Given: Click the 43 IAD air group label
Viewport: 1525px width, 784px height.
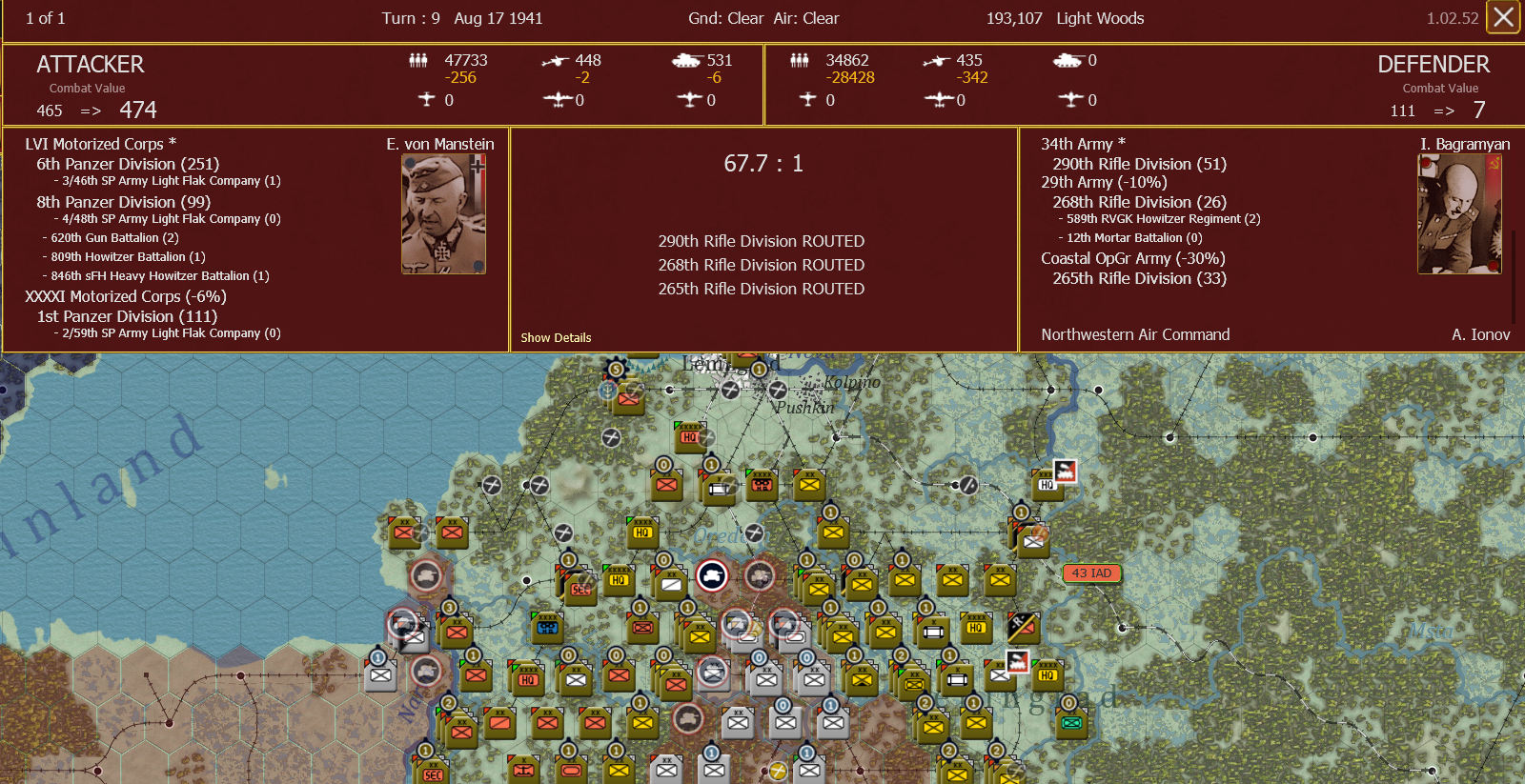Looking at the screenshot, I should coord(1090,573).
